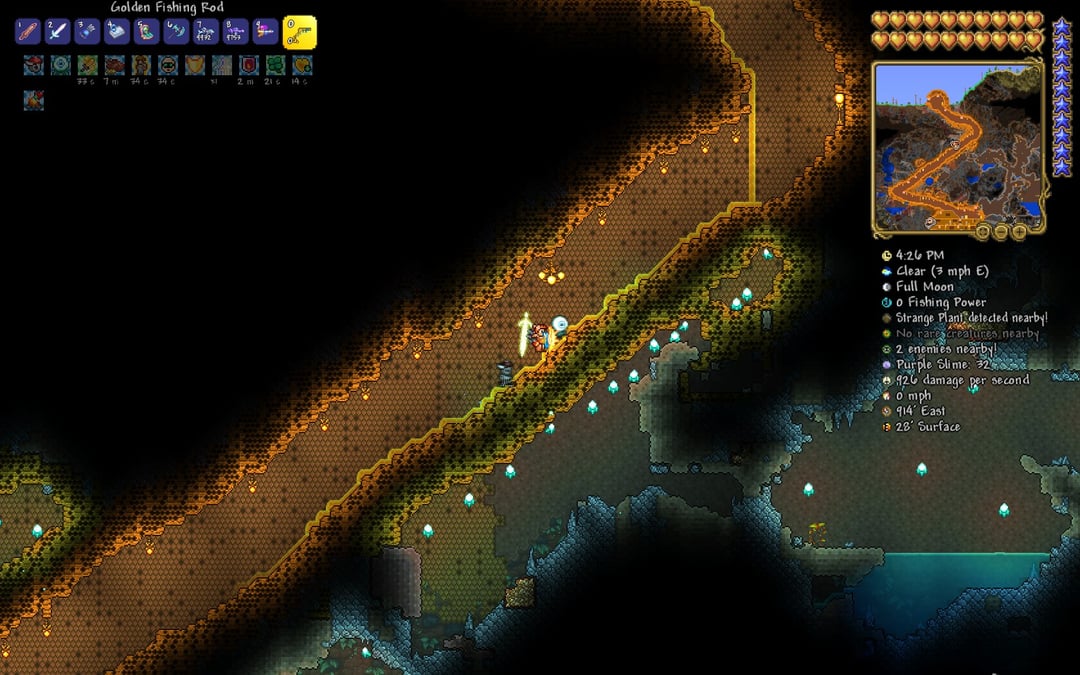Select the sword in hotbar slot 2
Viewport: 1080px width, 675px height.
coord(57,31)
